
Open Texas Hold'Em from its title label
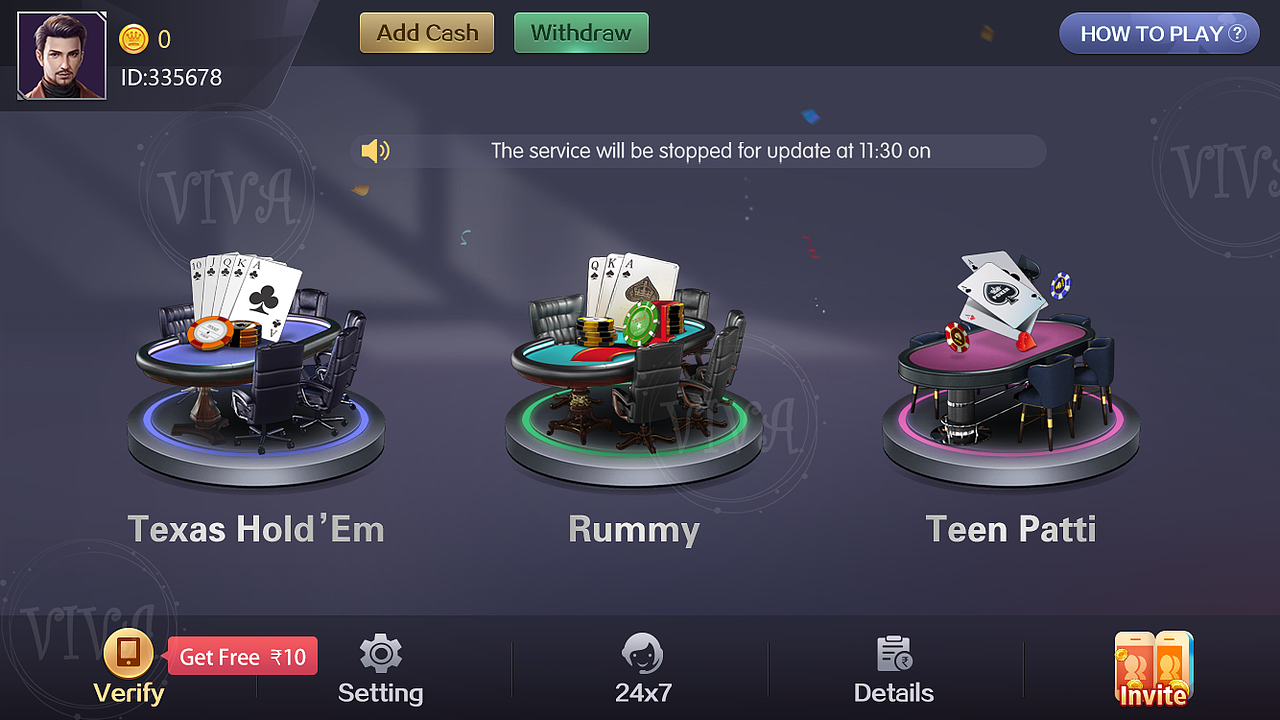[255, 529]
